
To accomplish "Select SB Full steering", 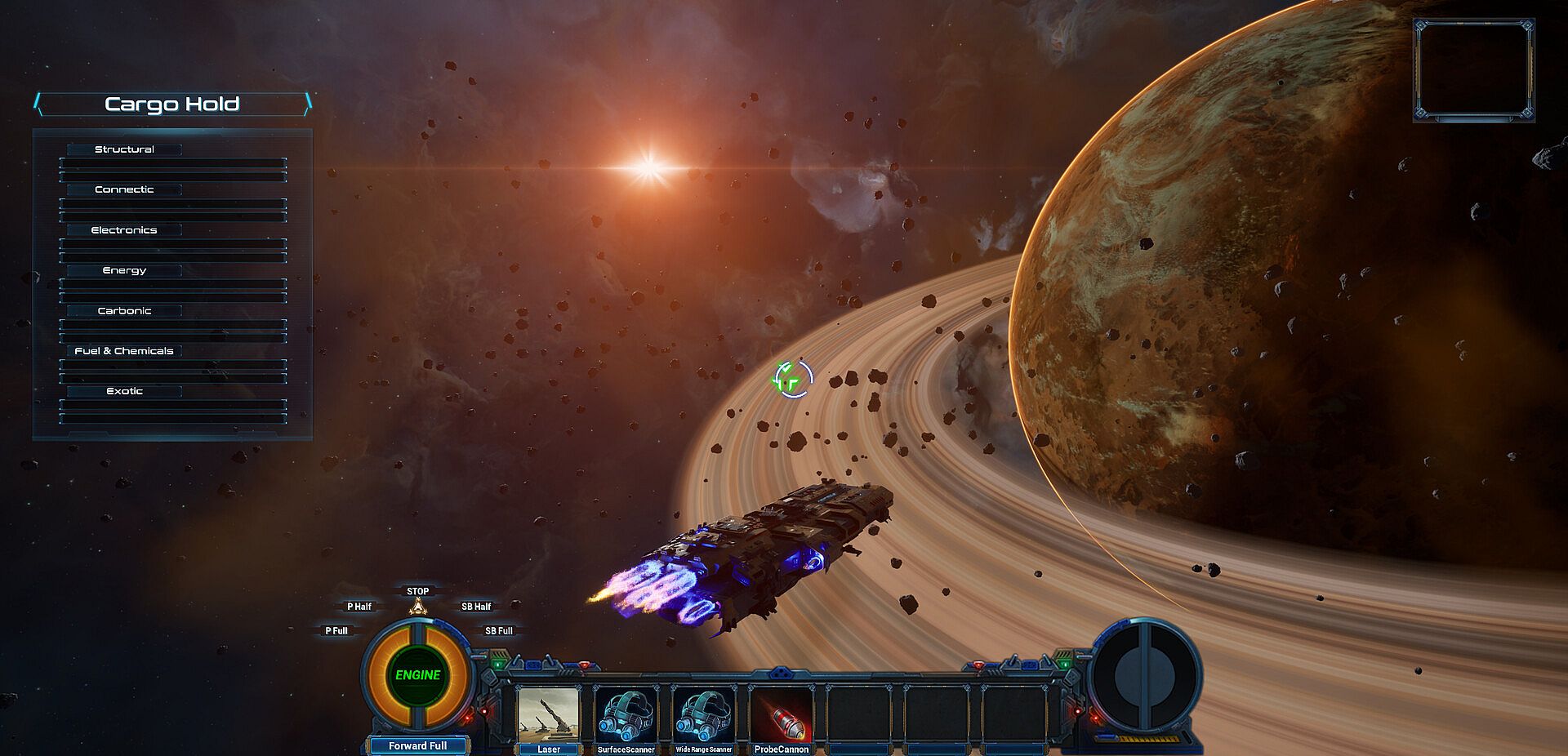I will click(x=498, y=631).
